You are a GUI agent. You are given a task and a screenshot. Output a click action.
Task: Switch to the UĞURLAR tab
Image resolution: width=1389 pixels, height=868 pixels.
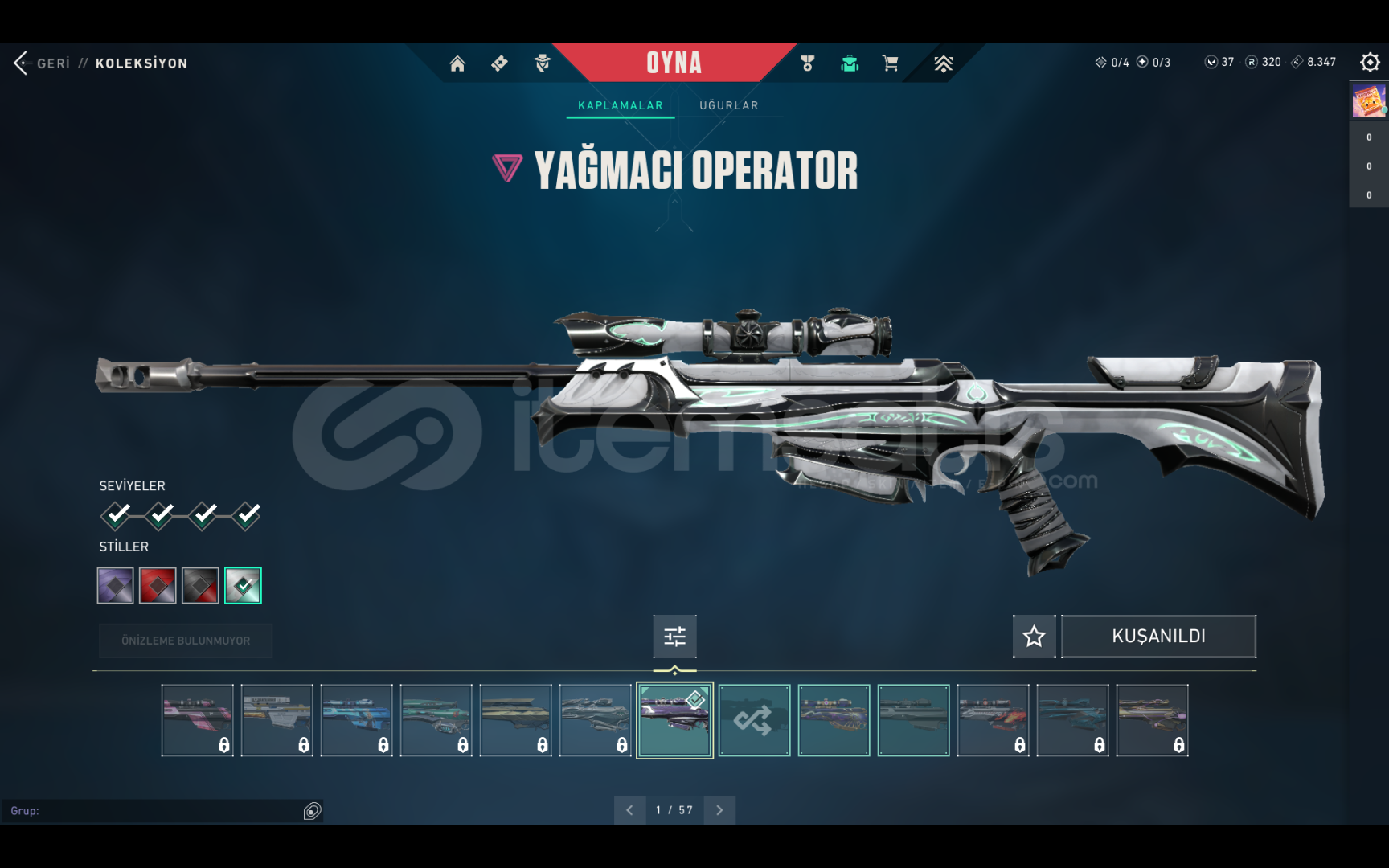728,105
